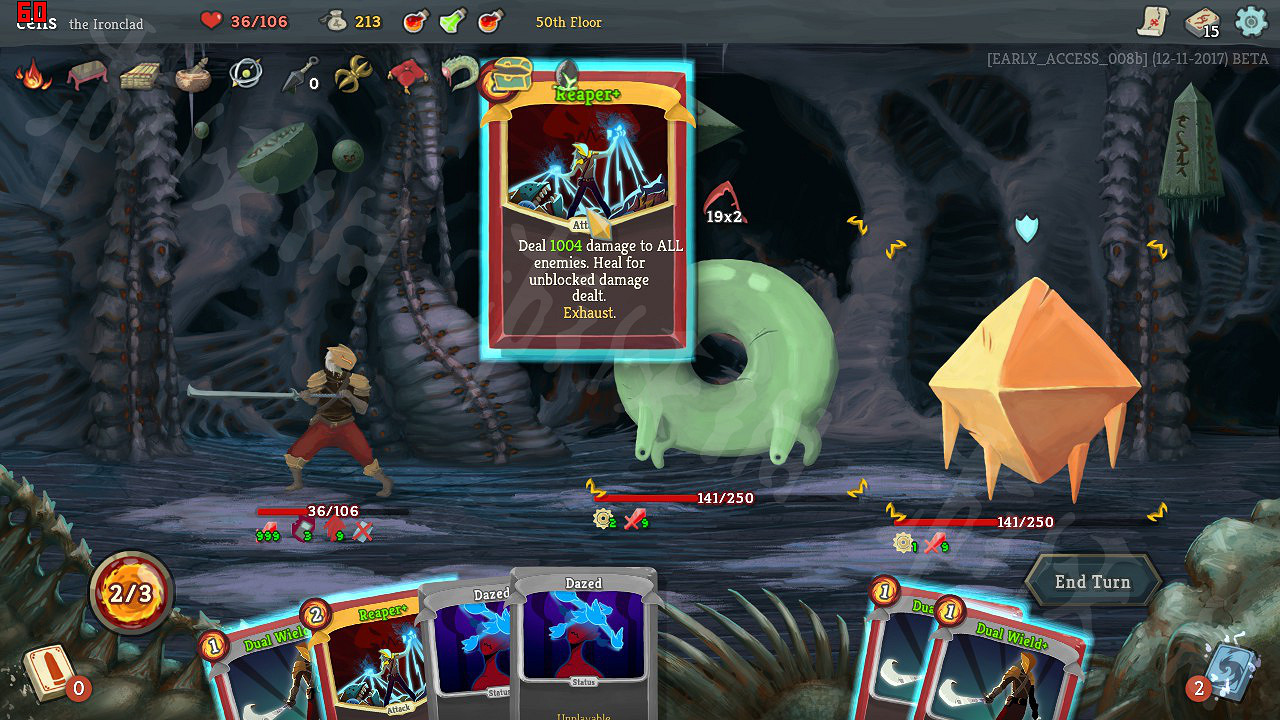Viewport: 1280px width, 720px height.
Task: Click the End Turn button
Action: 1092,582
